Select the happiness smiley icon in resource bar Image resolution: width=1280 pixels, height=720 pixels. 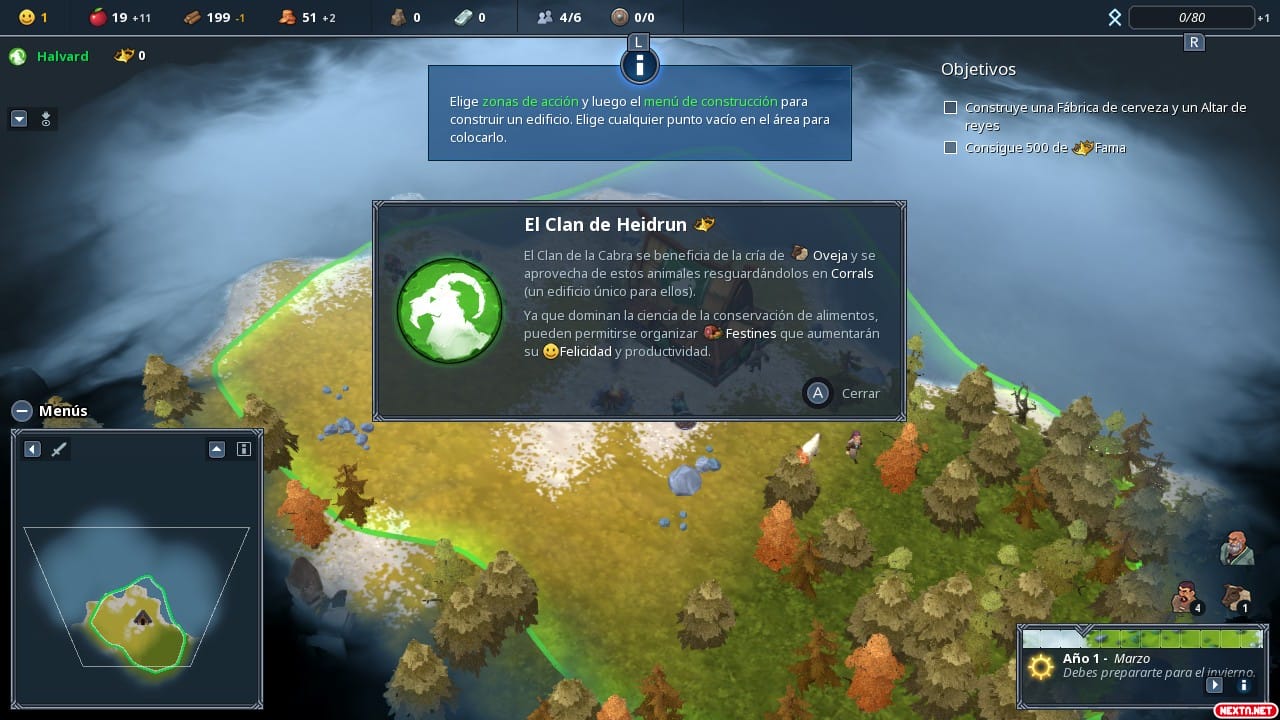tap(28, 16)
